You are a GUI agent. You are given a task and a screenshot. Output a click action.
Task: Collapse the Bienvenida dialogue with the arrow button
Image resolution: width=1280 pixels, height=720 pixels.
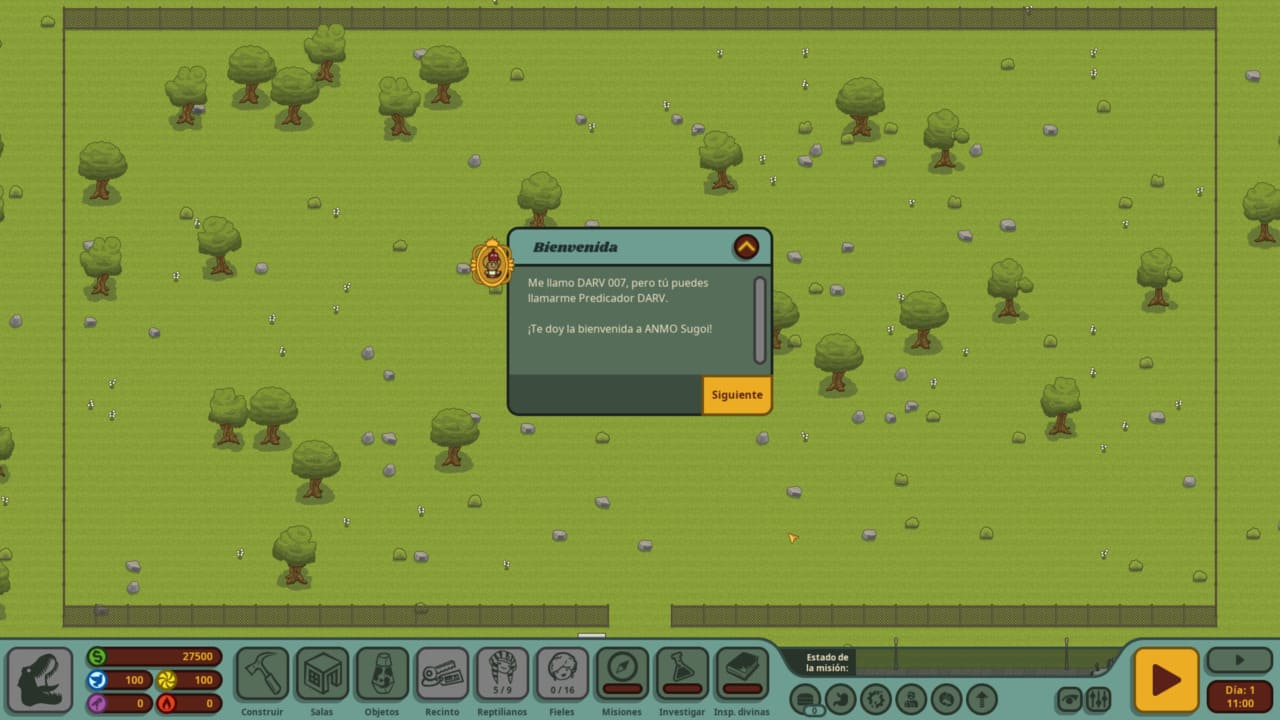coord(746,247)
